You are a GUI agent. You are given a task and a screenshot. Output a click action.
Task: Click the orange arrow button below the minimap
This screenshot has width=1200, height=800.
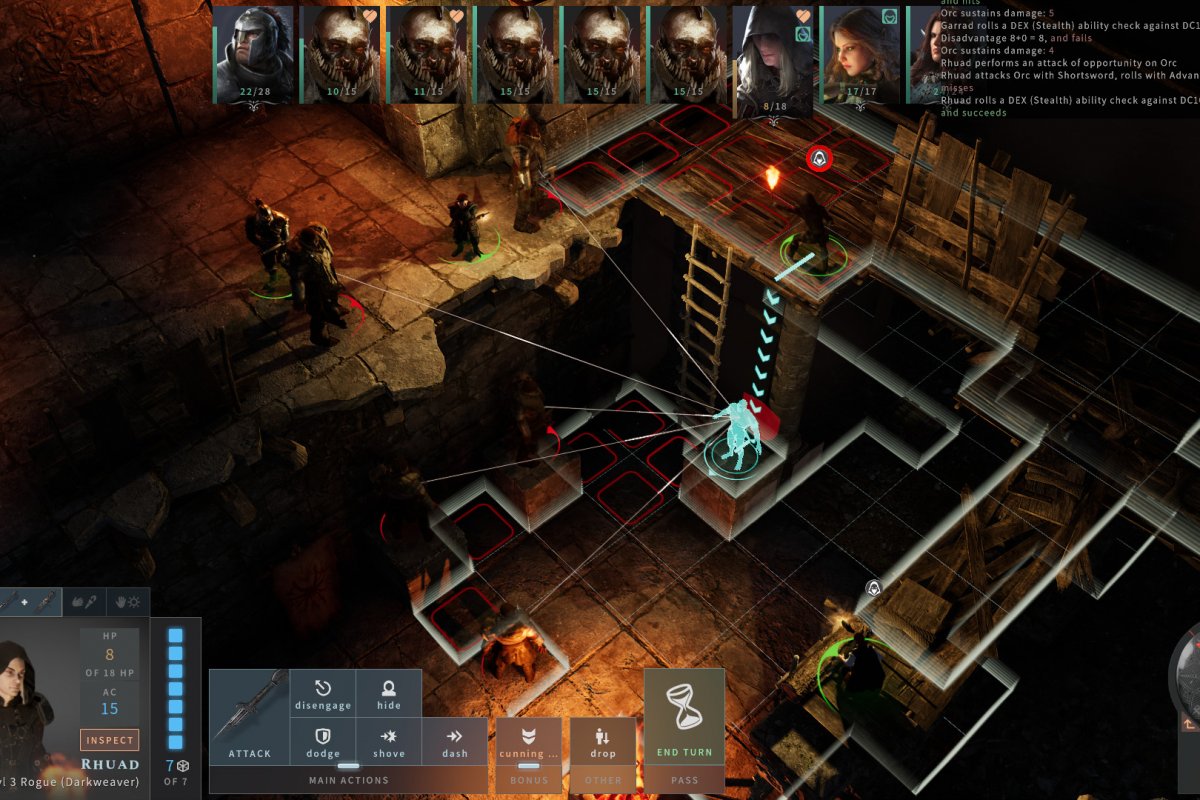coord(1190,724)
